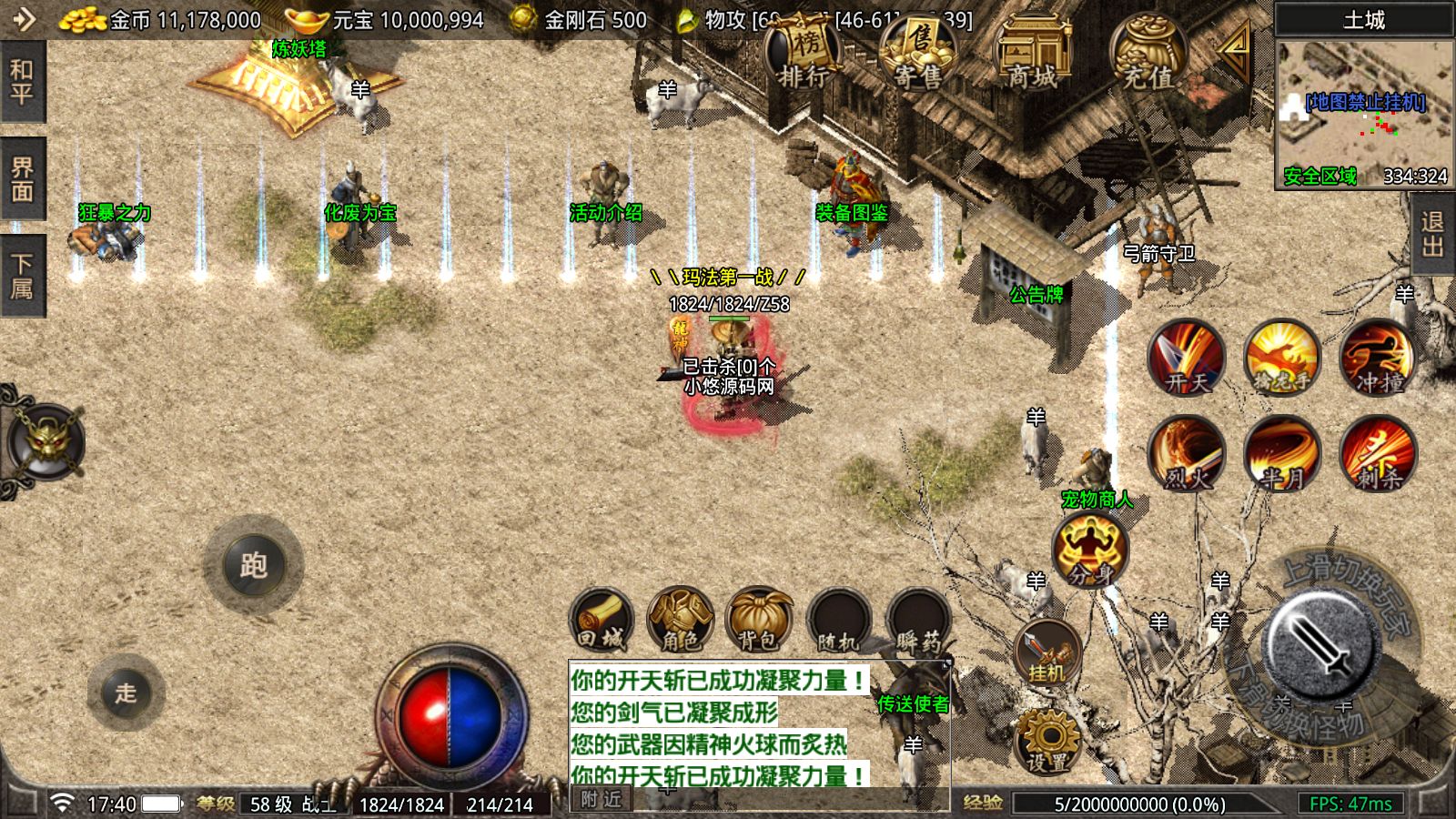The width and height of the screenshot is (1456, 819).
Task: Open the 排行 ranking board
Action: [803, 56]
